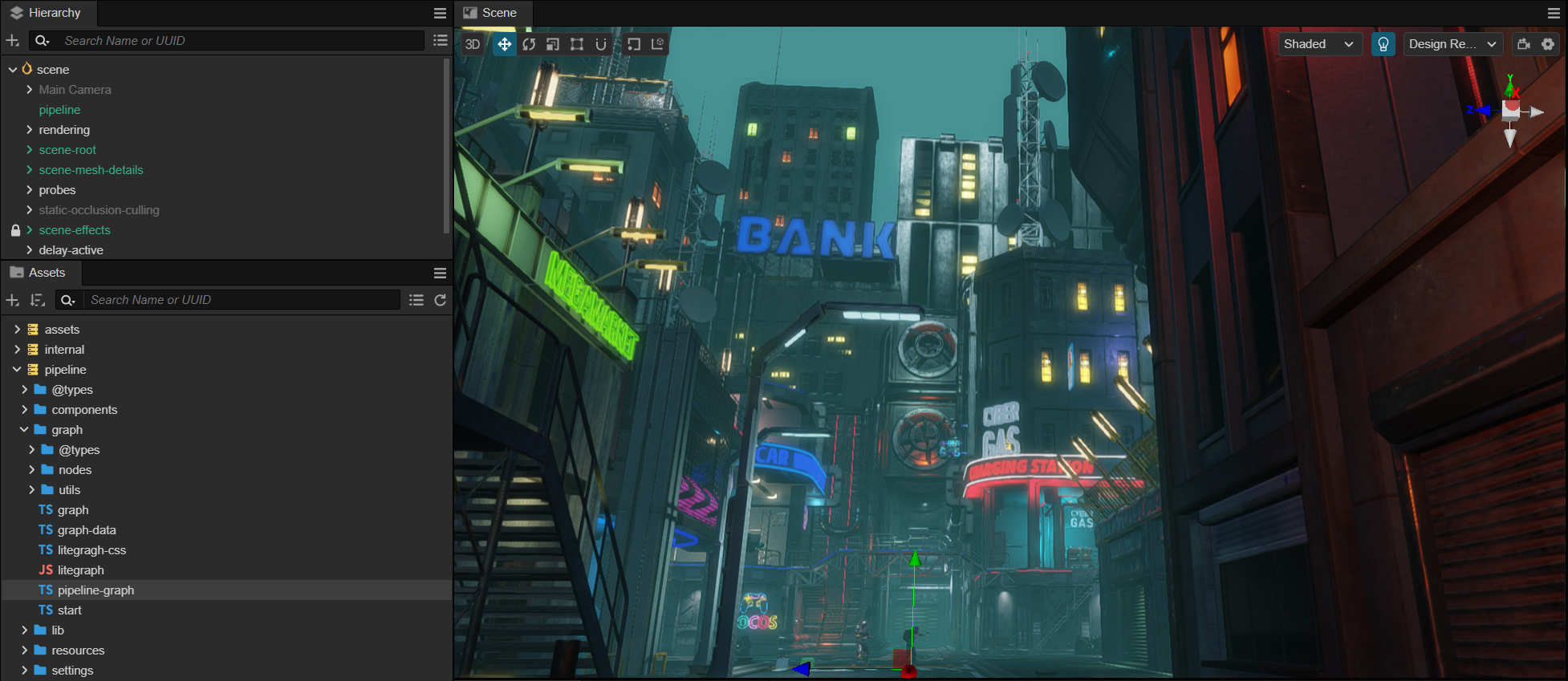Select the Move tool in the Scene toolbar

(x=504, y=44)
